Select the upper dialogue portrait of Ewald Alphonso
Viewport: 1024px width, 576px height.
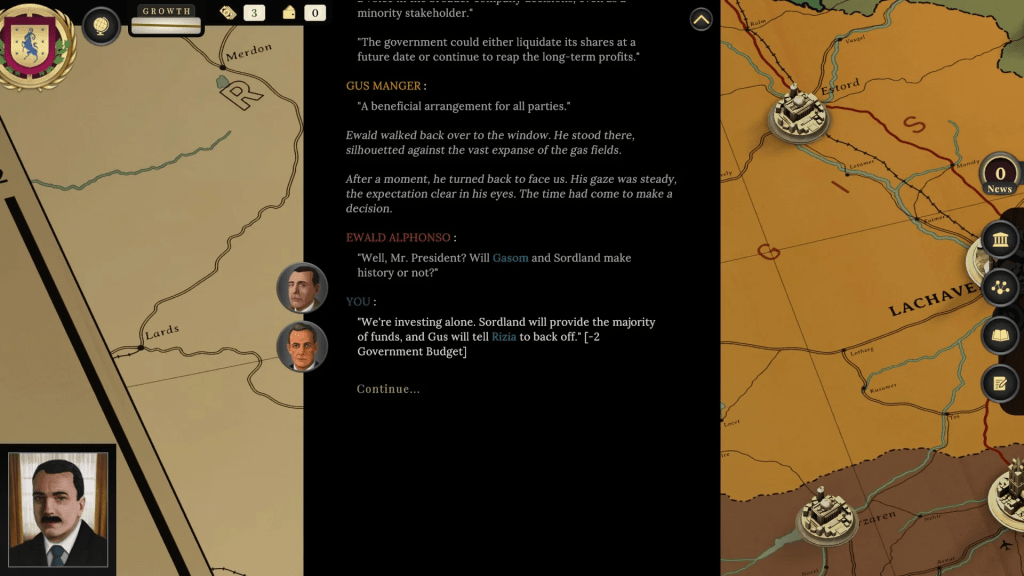click(x=302, y=288)
